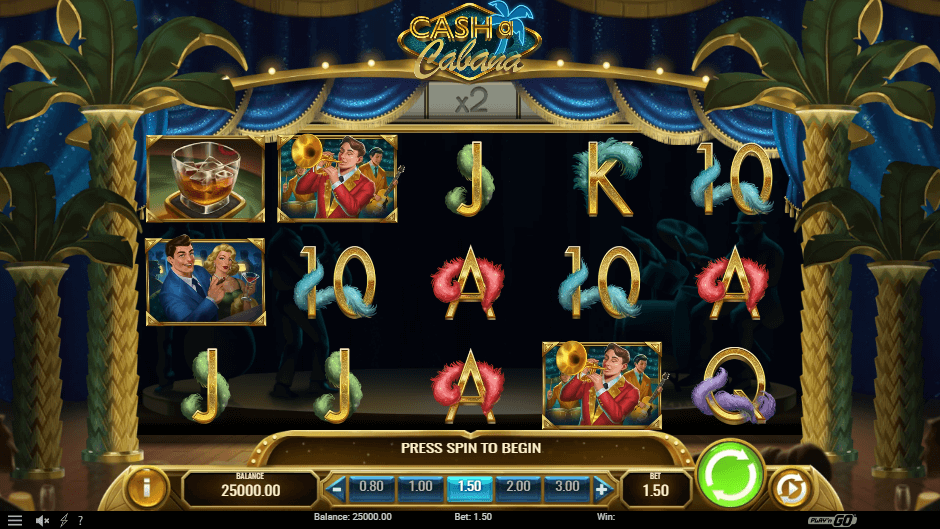Image resolution: width=940 pixels, height=529 pixels.
Task: Open the question mark help
Action: 79,520
